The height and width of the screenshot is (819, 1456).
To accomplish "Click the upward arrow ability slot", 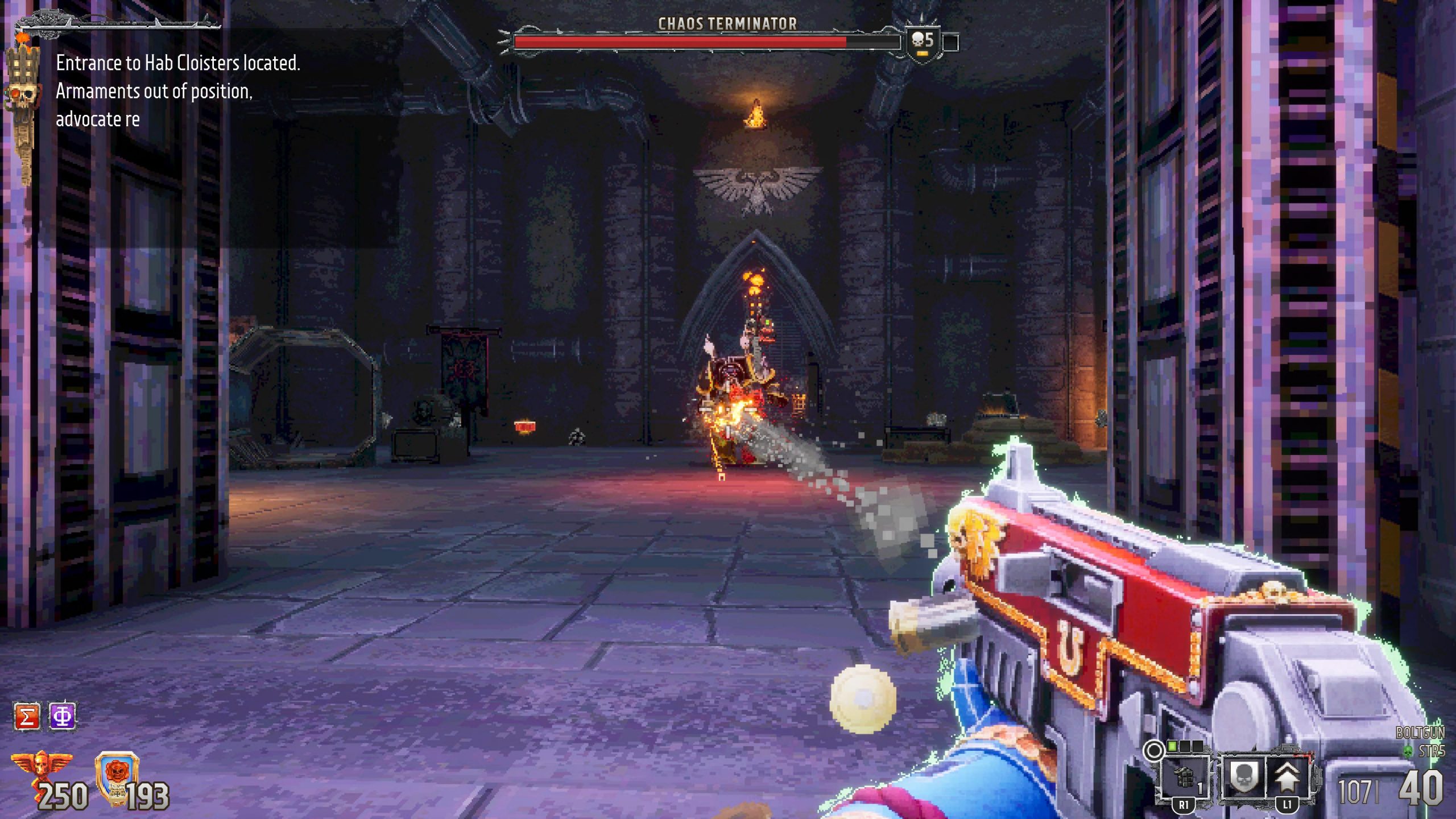I will (1287, 777).
